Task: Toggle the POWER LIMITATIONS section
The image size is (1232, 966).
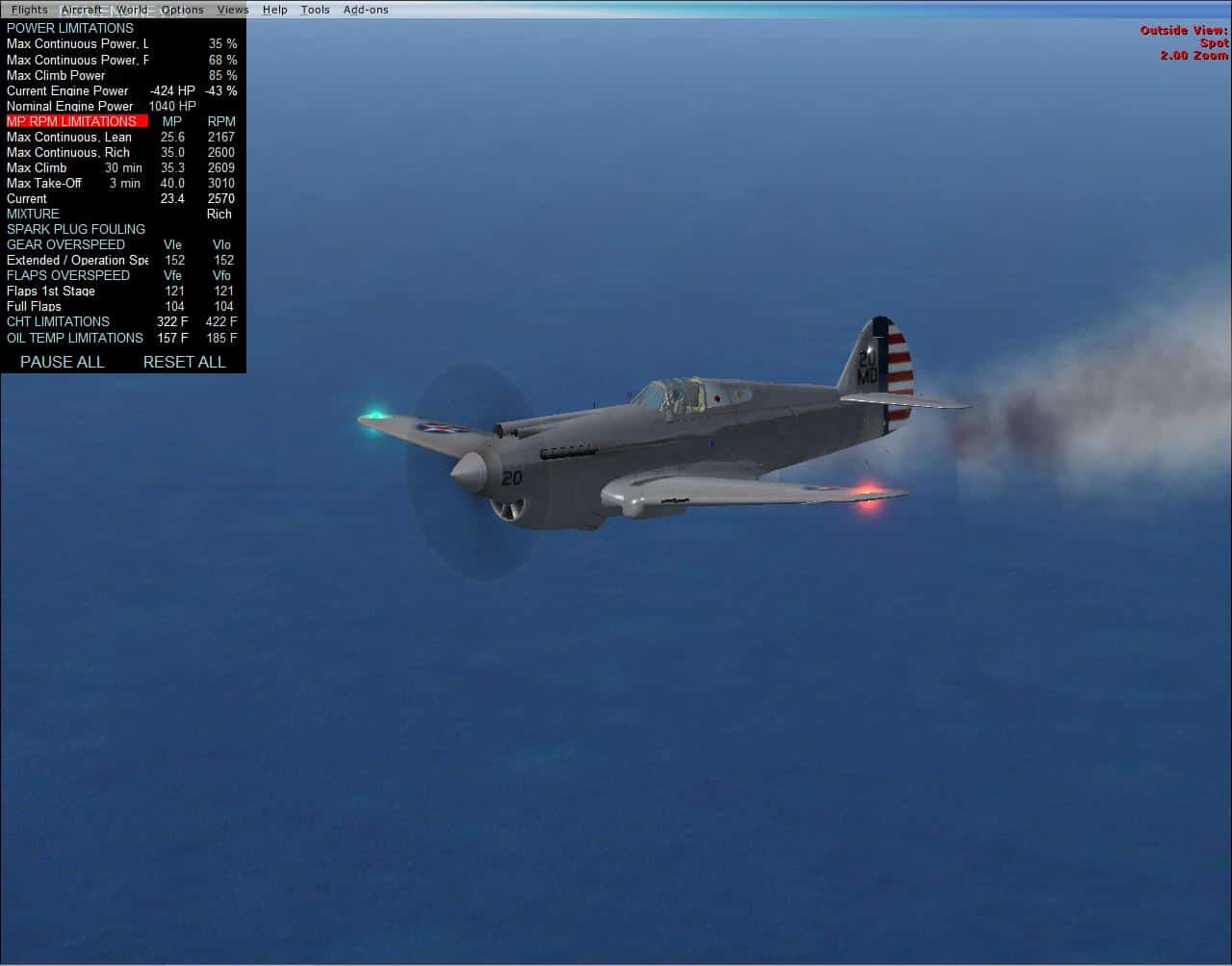Action: pos(70,28)
